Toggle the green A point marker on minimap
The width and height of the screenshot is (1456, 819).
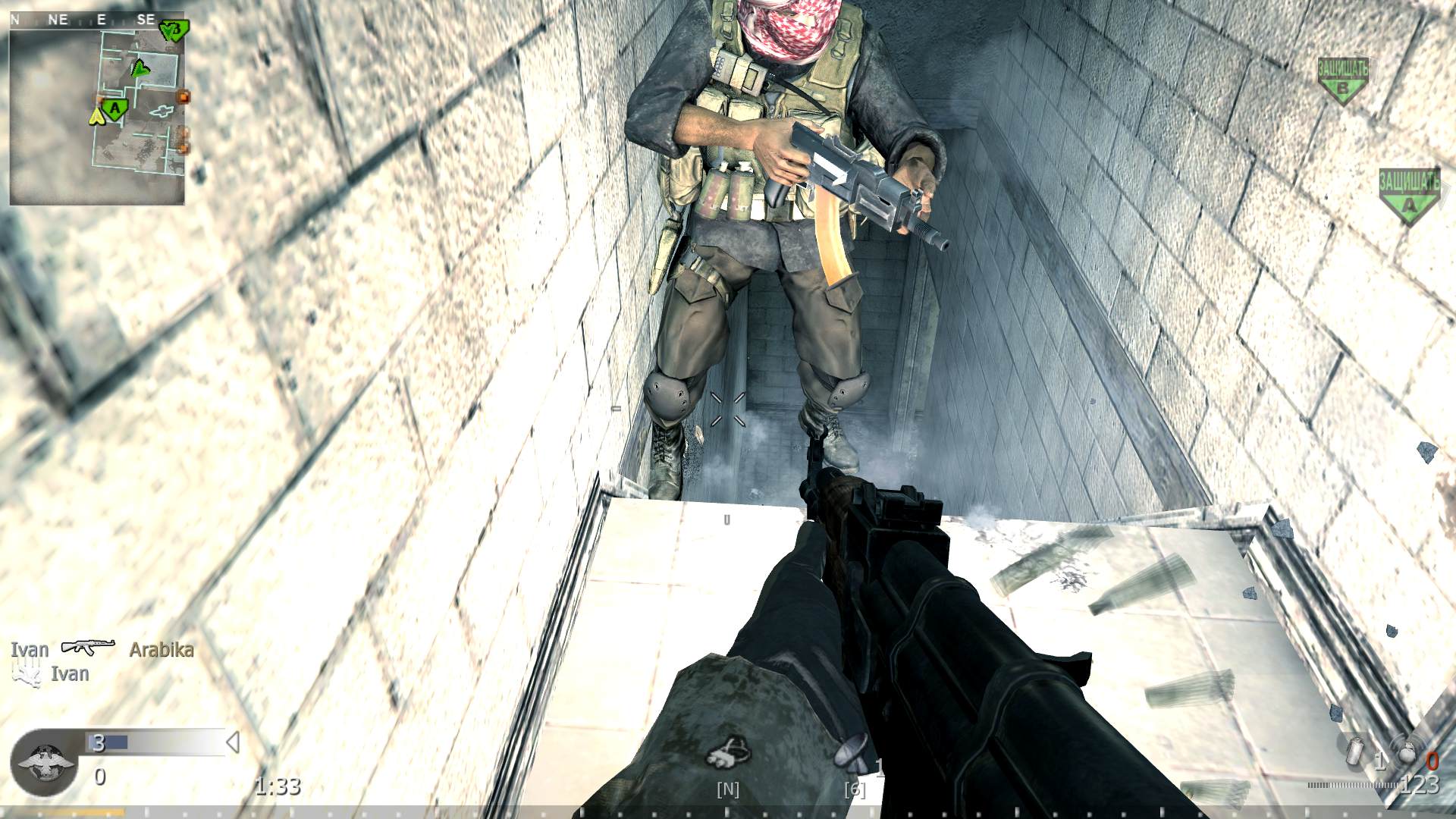tap(115, 107)
